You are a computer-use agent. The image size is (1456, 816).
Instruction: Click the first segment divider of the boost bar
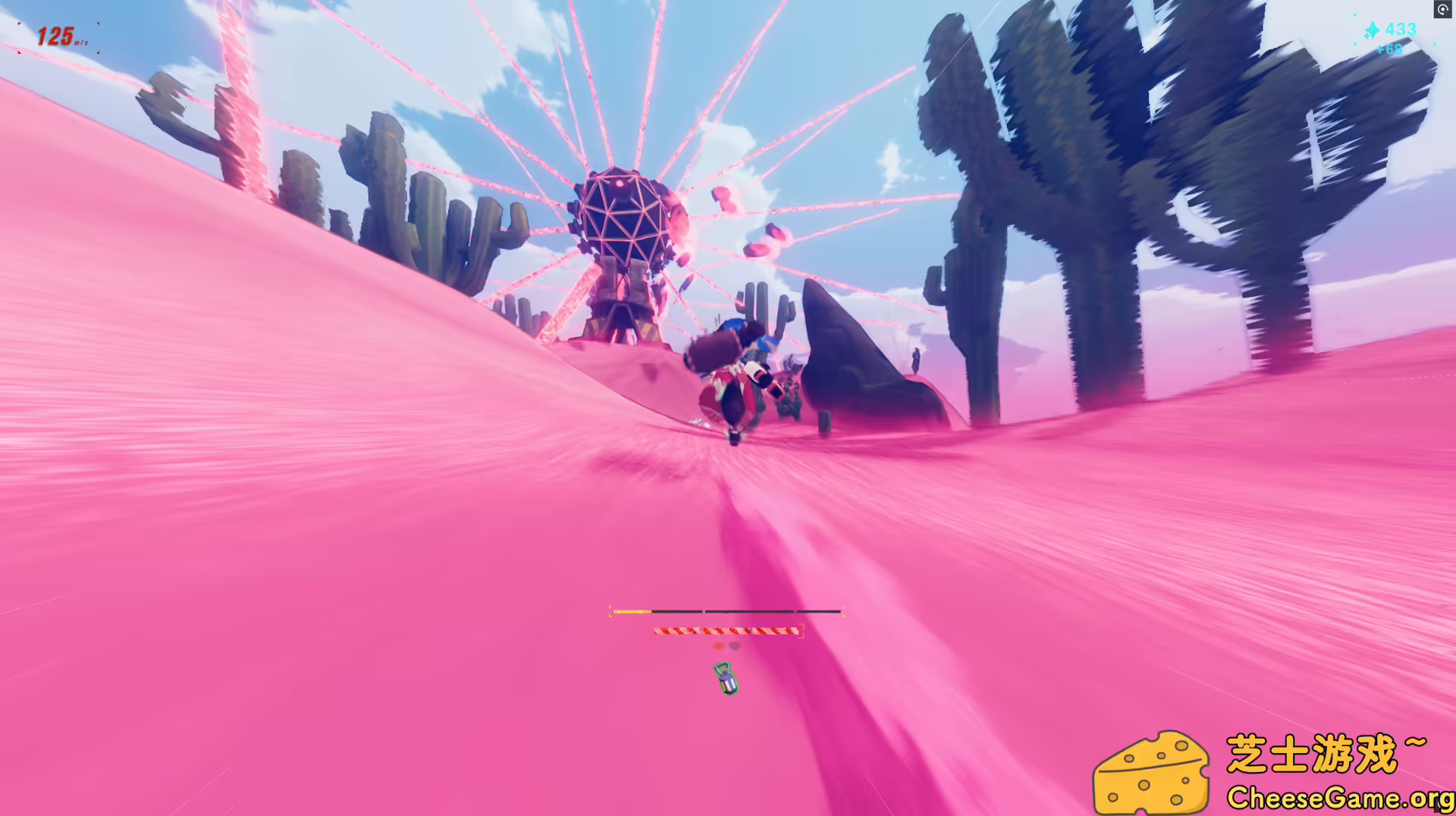coord(704,611)
